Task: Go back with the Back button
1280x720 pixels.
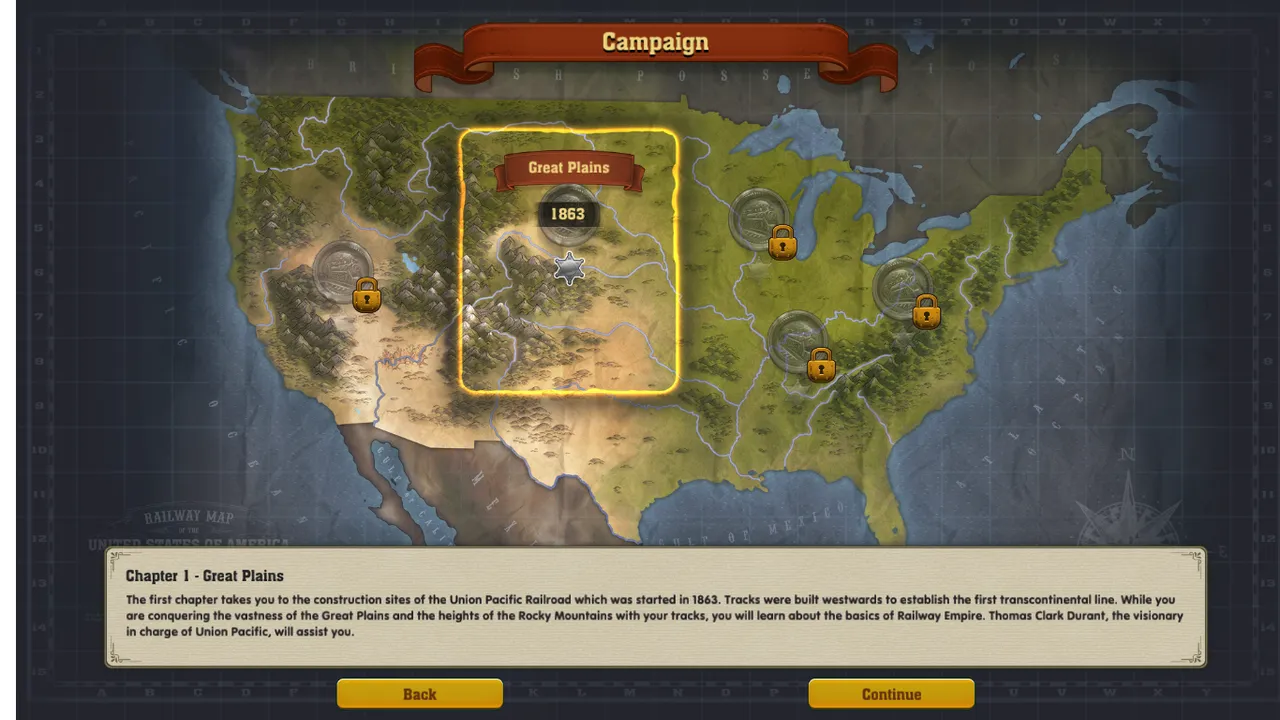Action: click(x=419, y=694)
